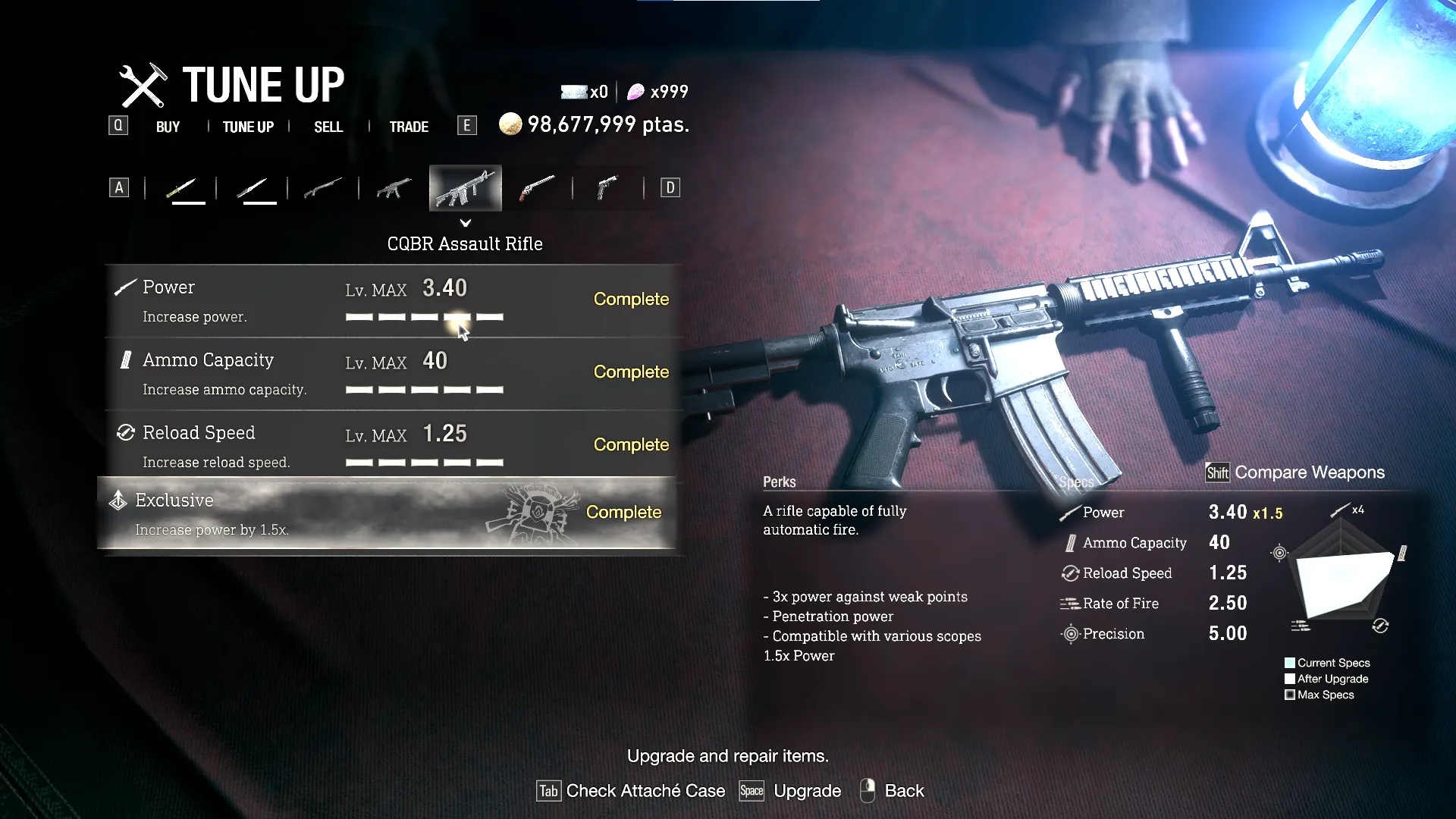This screenshot has width=1456, height=819.
Task: Click the Upgrade button
Action: 791,791
